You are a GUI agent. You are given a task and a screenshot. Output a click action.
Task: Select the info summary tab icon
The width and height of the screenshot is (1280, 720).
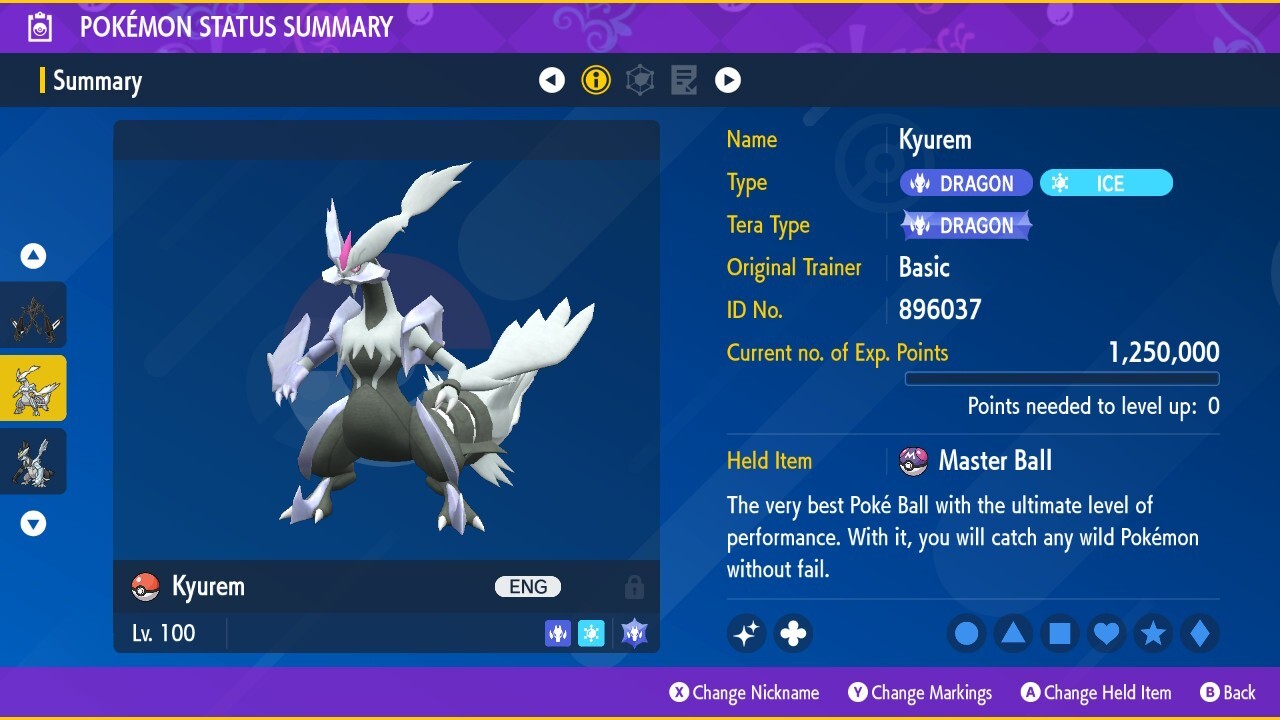pyautogui.click(x=596, y=80)
